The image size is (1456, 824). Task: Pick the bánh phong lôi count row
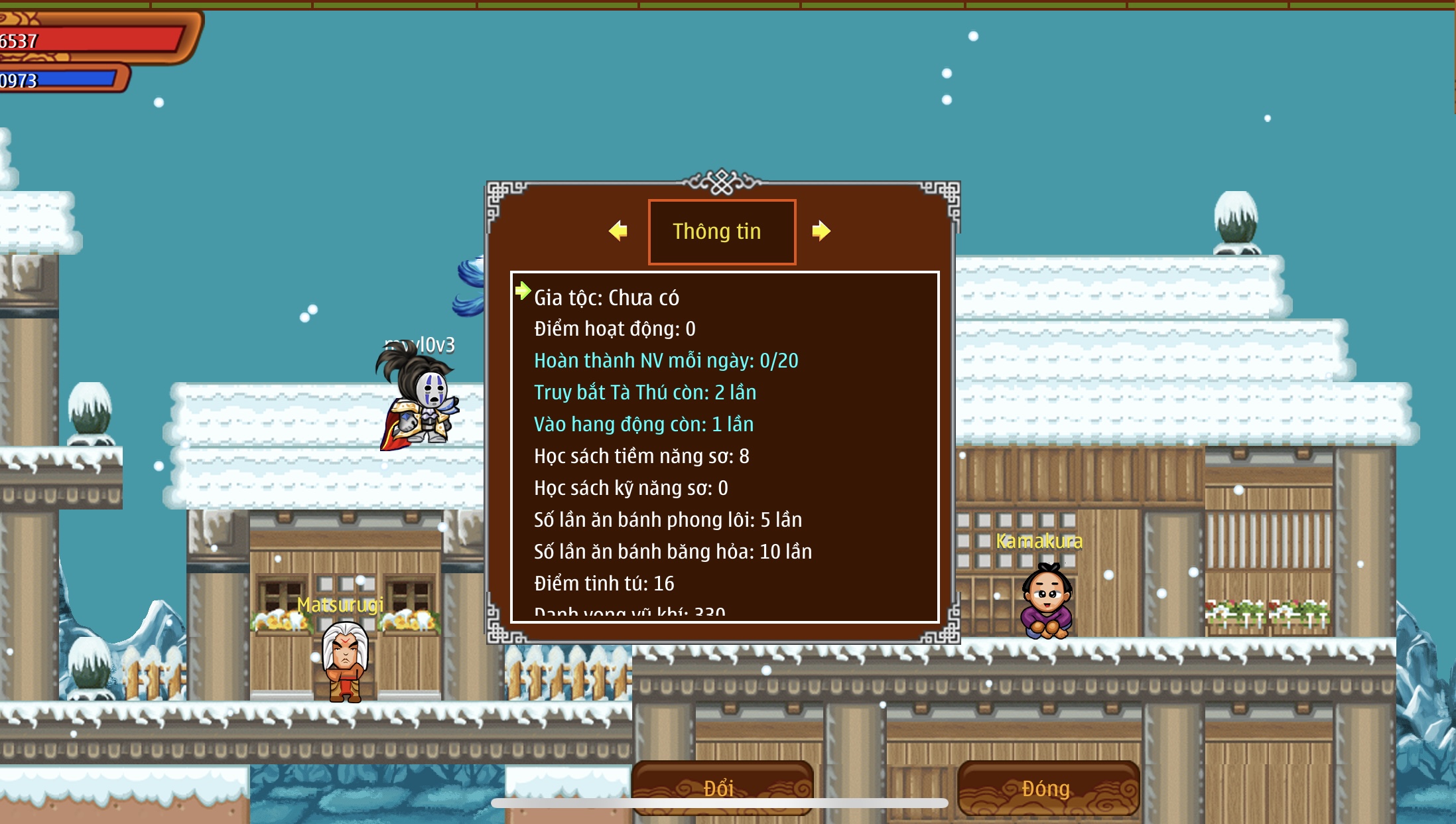click(x=667, y=520)
